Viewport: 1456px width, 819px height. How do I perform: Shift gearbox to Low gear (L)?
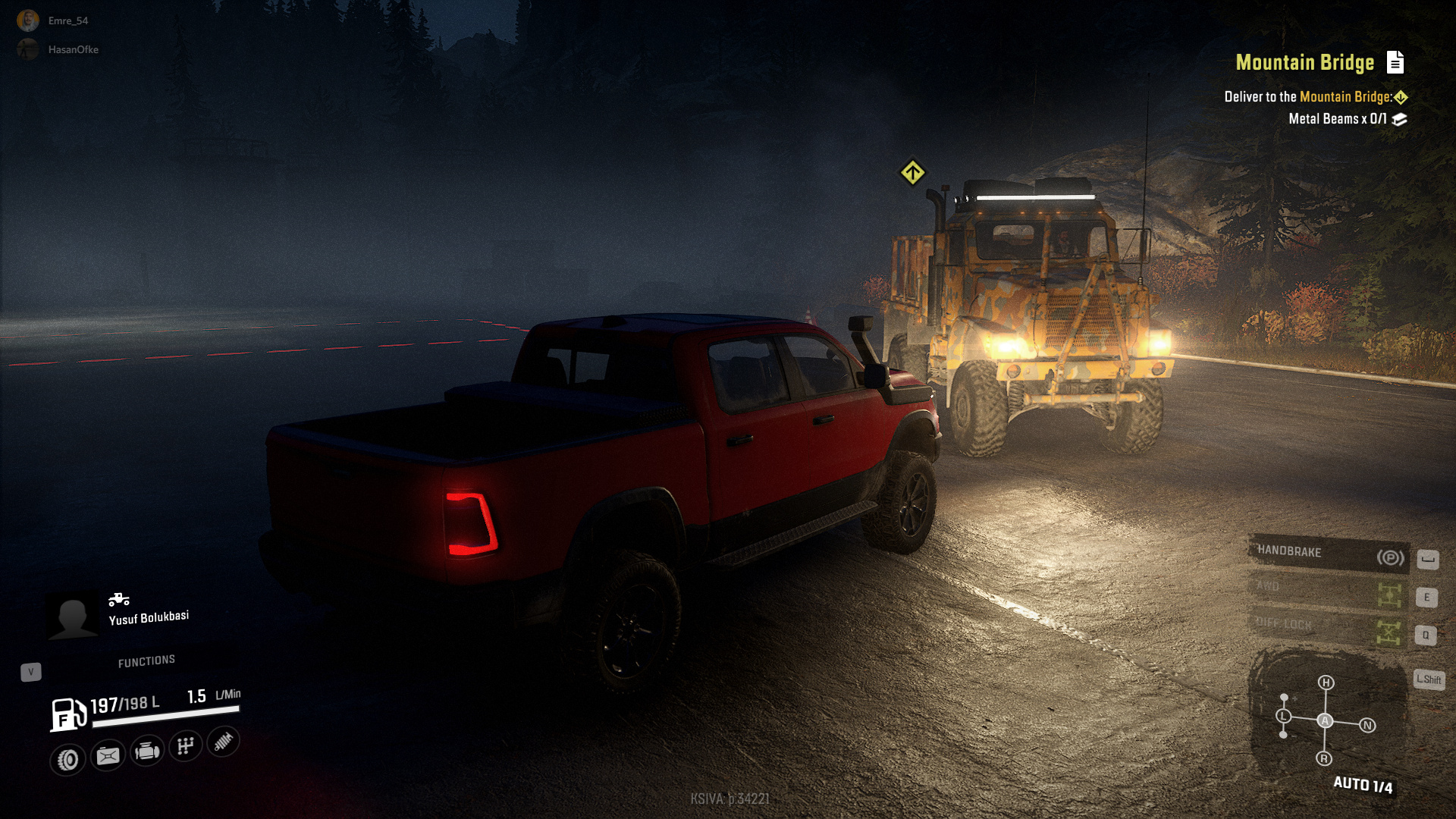coord(1283,716)
